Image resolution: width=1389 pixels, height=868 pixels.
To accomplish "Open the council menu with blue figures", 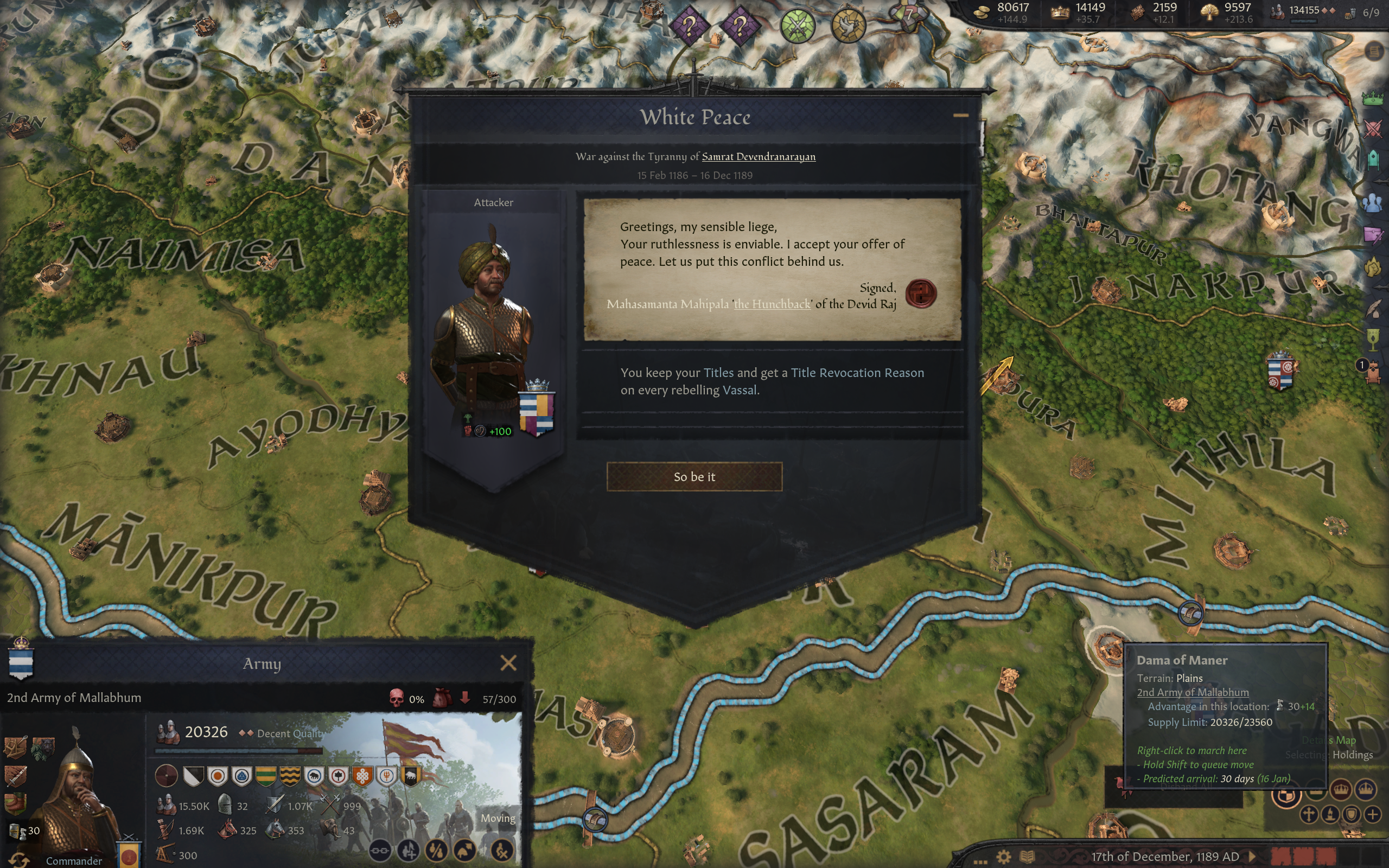I will click(1372, 203).
